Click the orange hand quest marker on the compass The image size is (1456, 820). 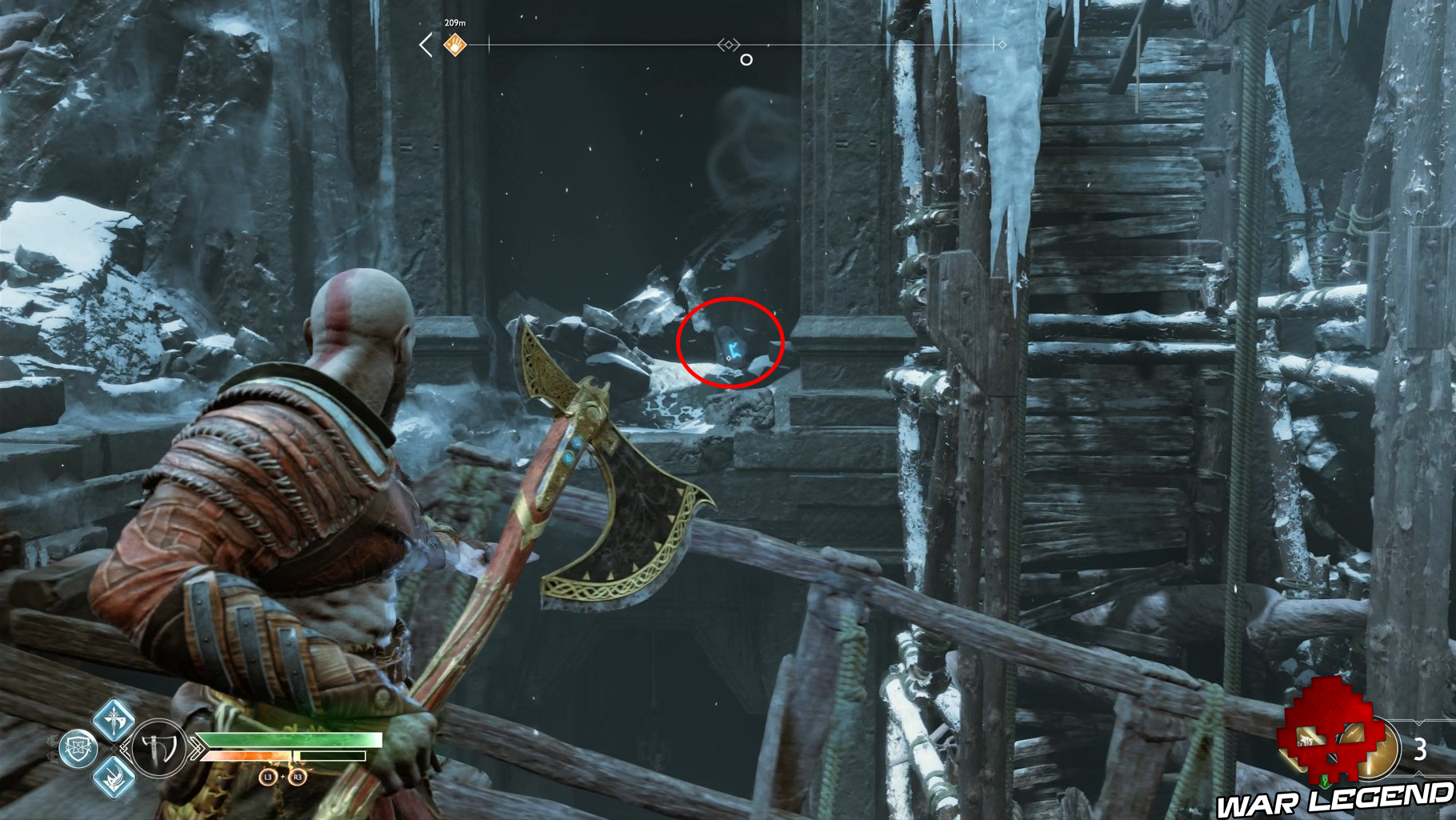tap(455, 43)
